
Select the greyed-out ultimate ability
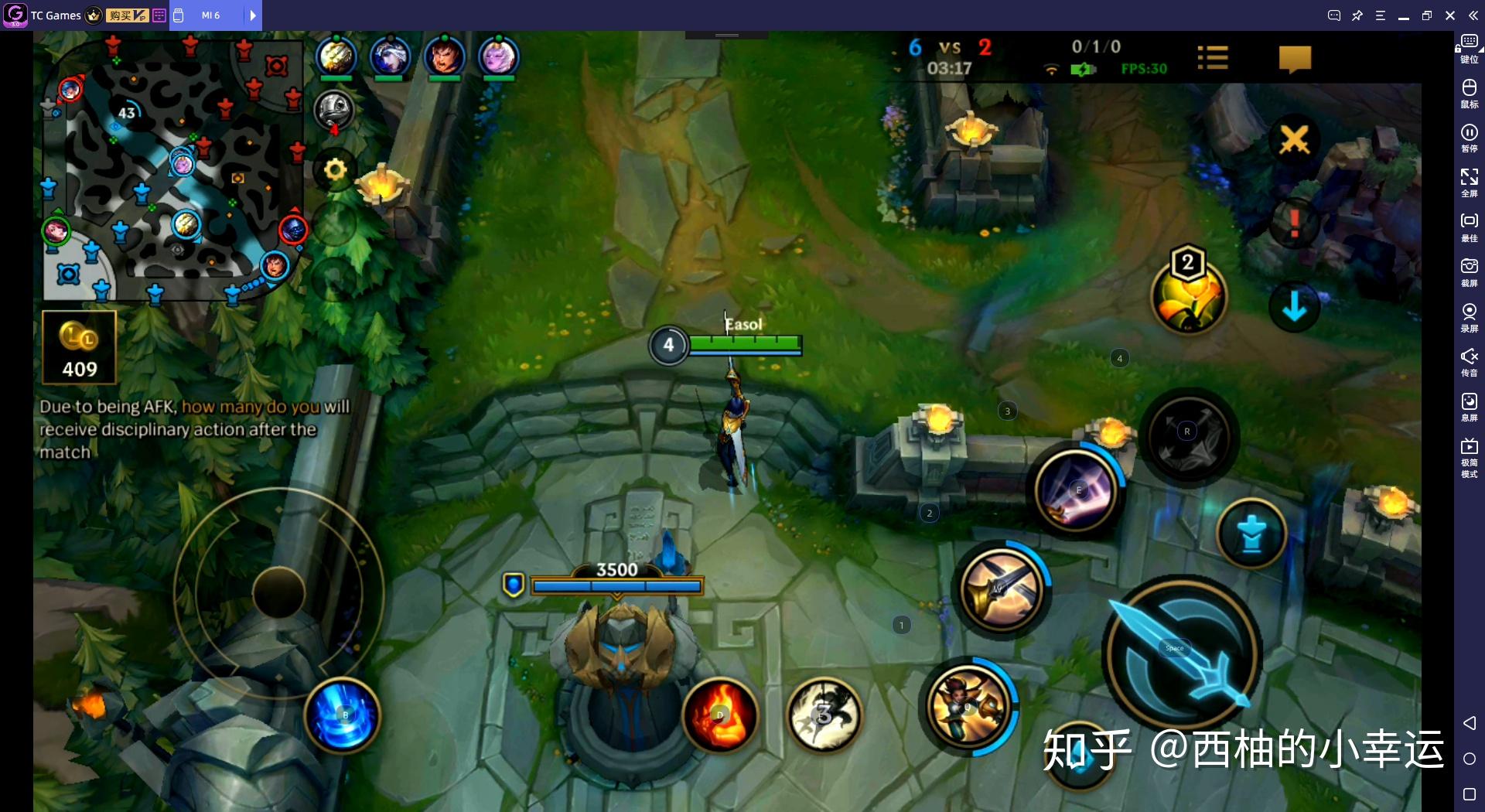tap(1188, 435)
